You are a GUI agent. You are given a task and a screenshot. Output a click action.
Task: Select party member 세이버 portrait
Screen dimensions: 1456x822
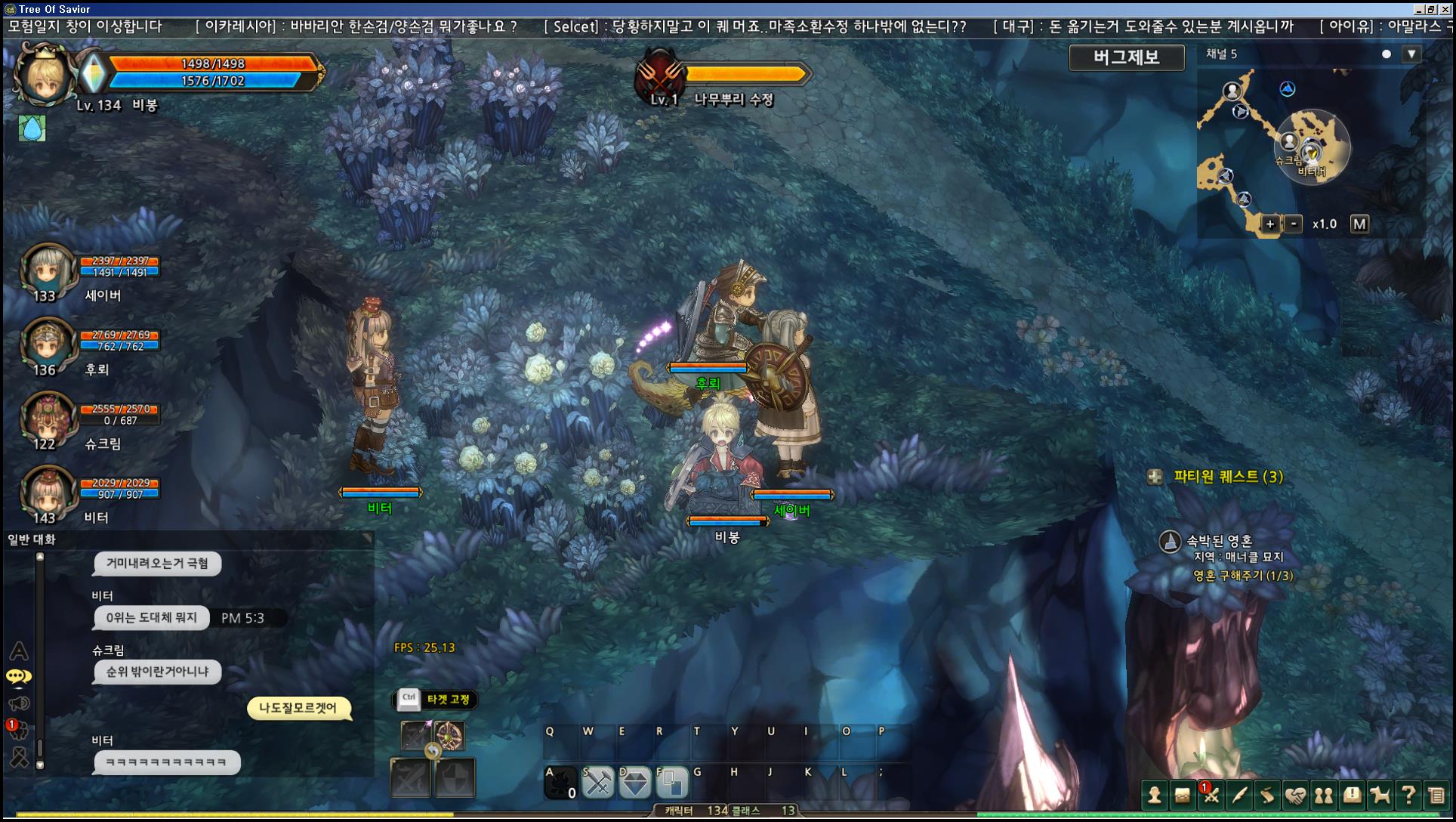[x=47, y=270]
